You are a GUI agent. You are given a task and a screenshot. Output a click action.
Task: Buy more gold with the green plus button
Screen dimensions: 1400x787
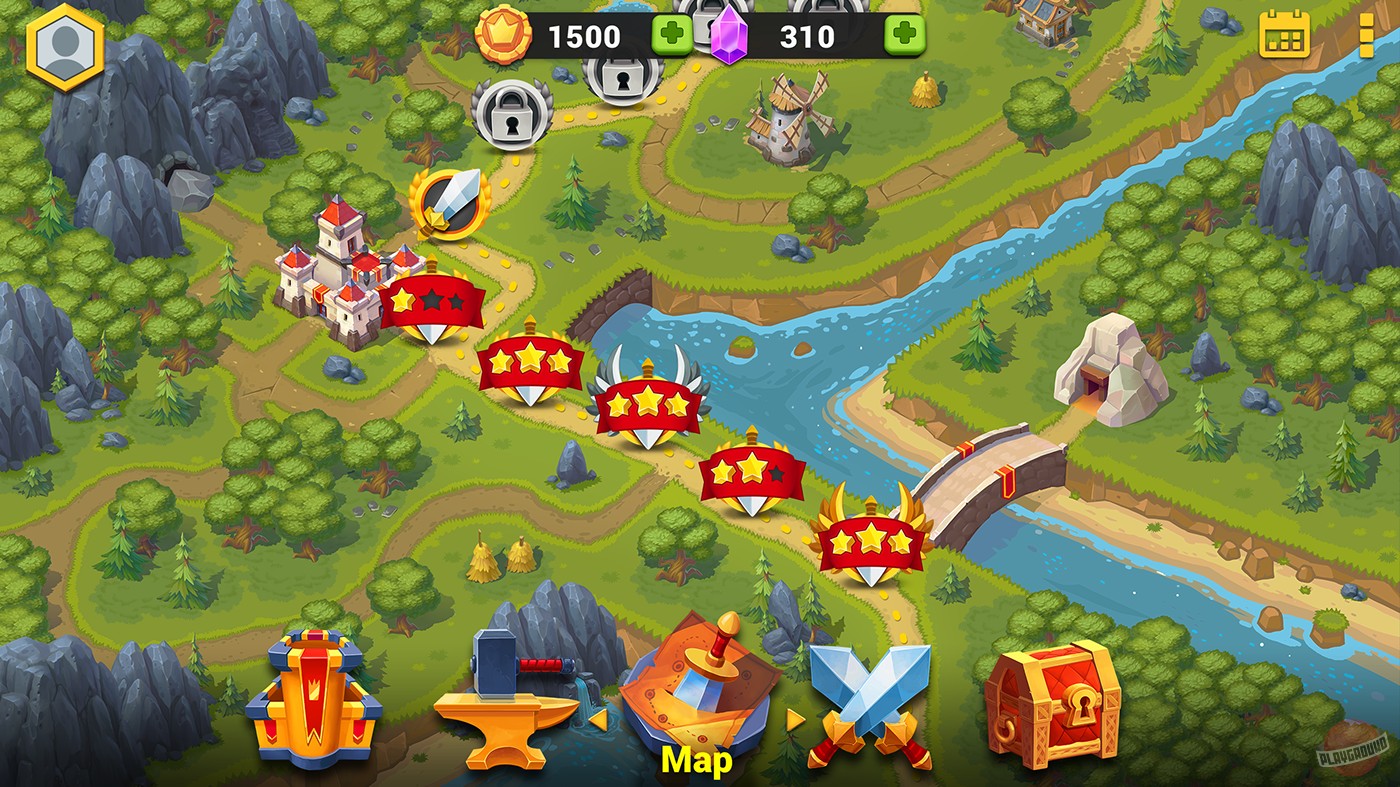coord(672,37)
